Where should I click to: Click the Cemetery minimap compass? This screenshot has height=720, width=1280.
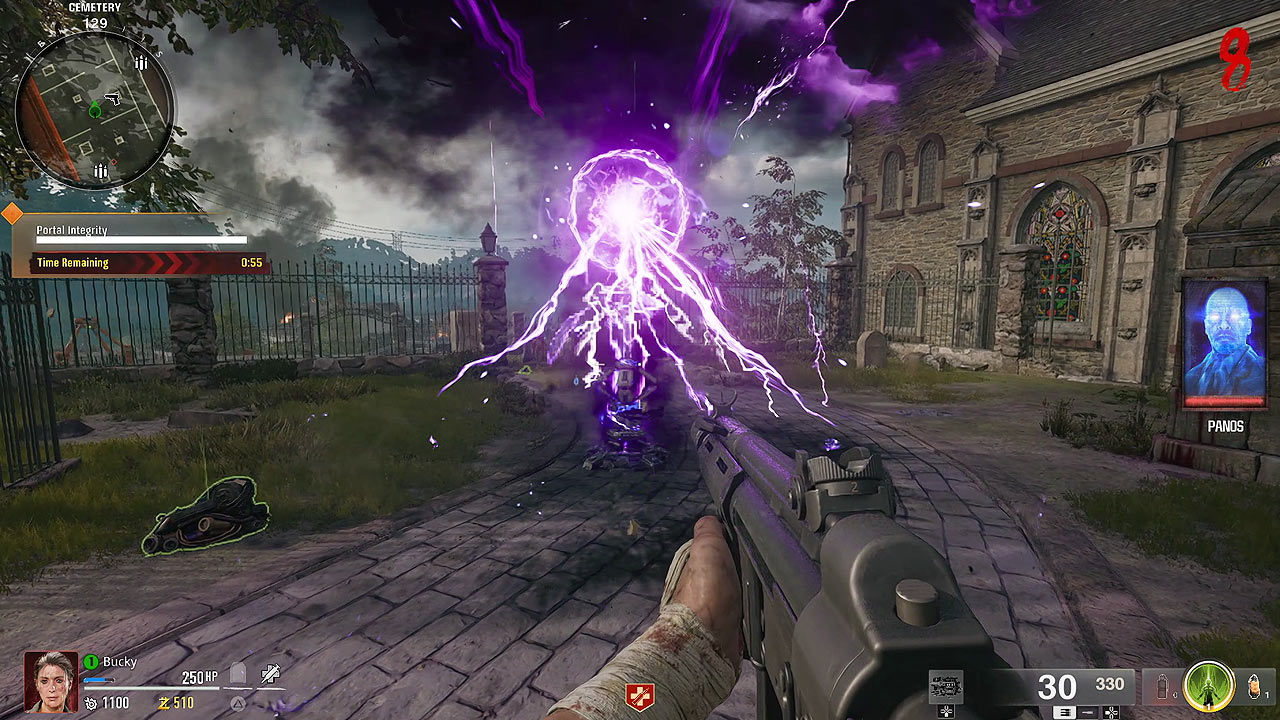point(95,110)
